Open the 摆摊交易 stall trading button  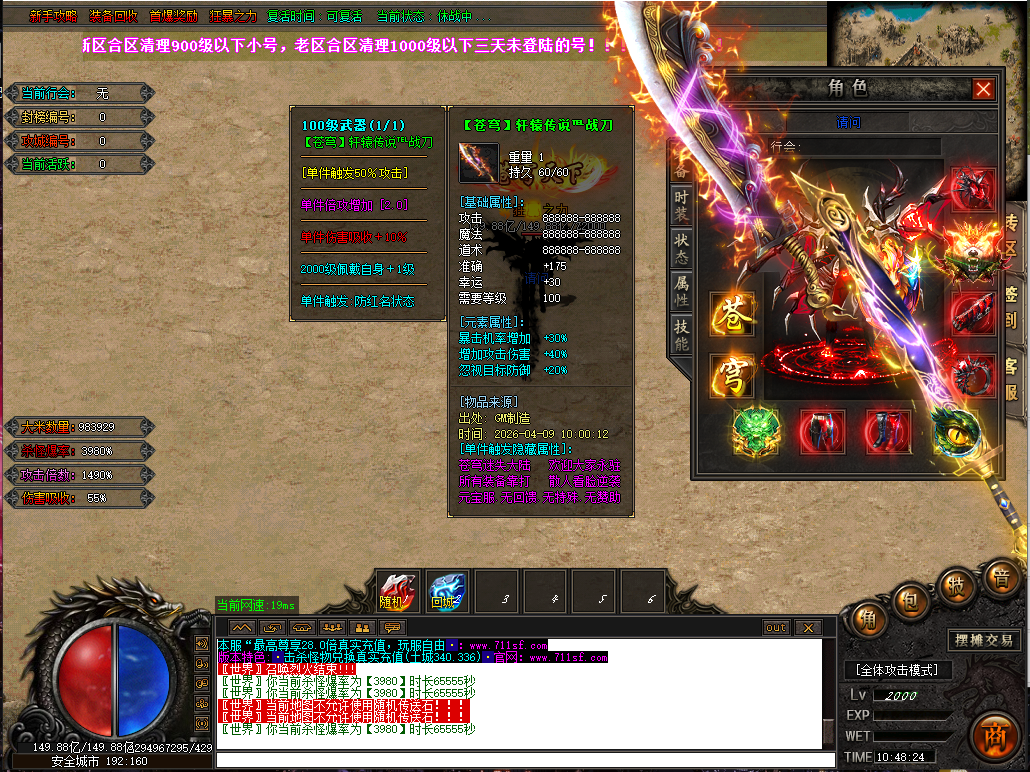tap(984, 640)
